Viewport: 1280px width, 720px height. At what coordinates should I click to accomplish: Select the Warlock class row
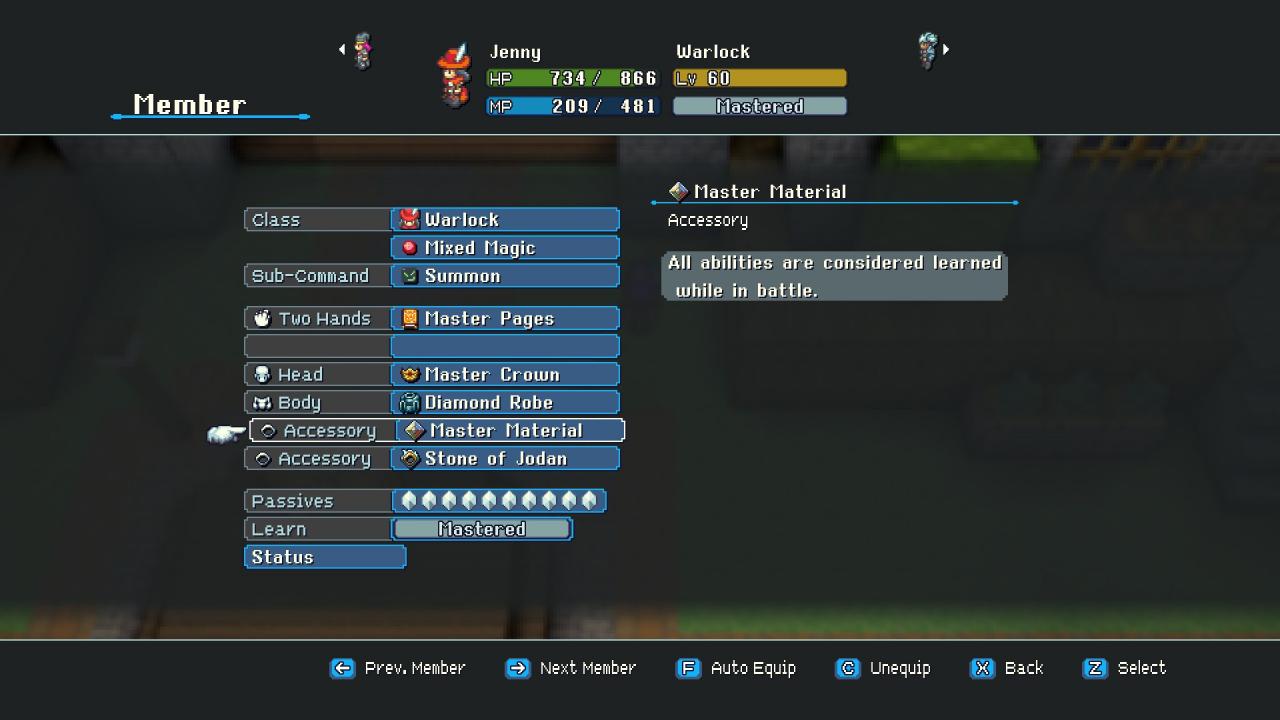[505, 220]
